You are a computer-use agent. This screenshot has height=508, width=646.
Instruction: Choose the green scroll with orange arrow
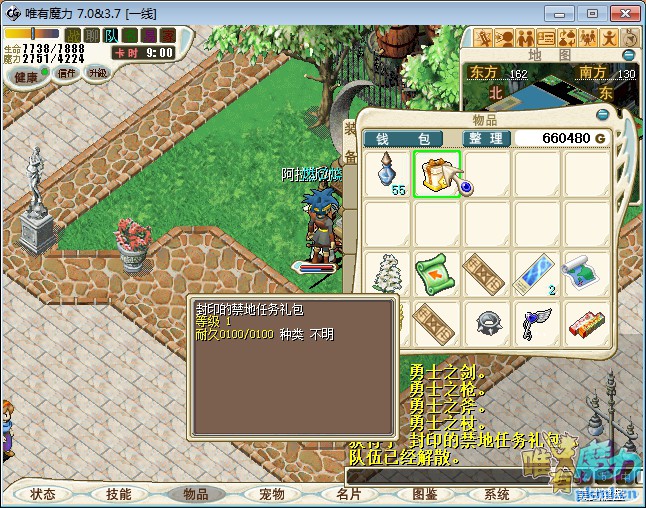437,272
